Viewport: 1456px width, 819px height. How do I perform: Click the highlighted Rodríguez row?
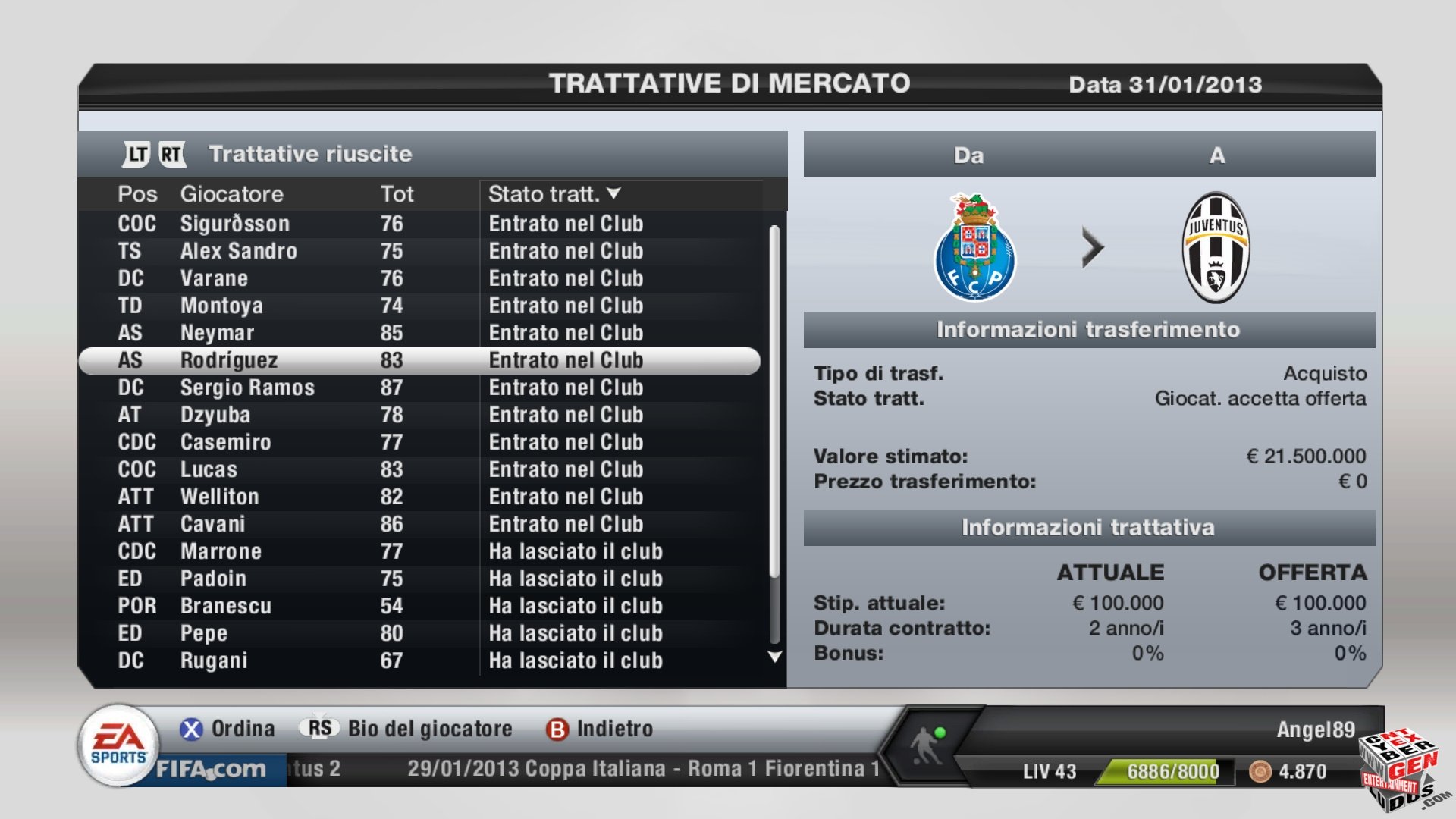point(229,360)
